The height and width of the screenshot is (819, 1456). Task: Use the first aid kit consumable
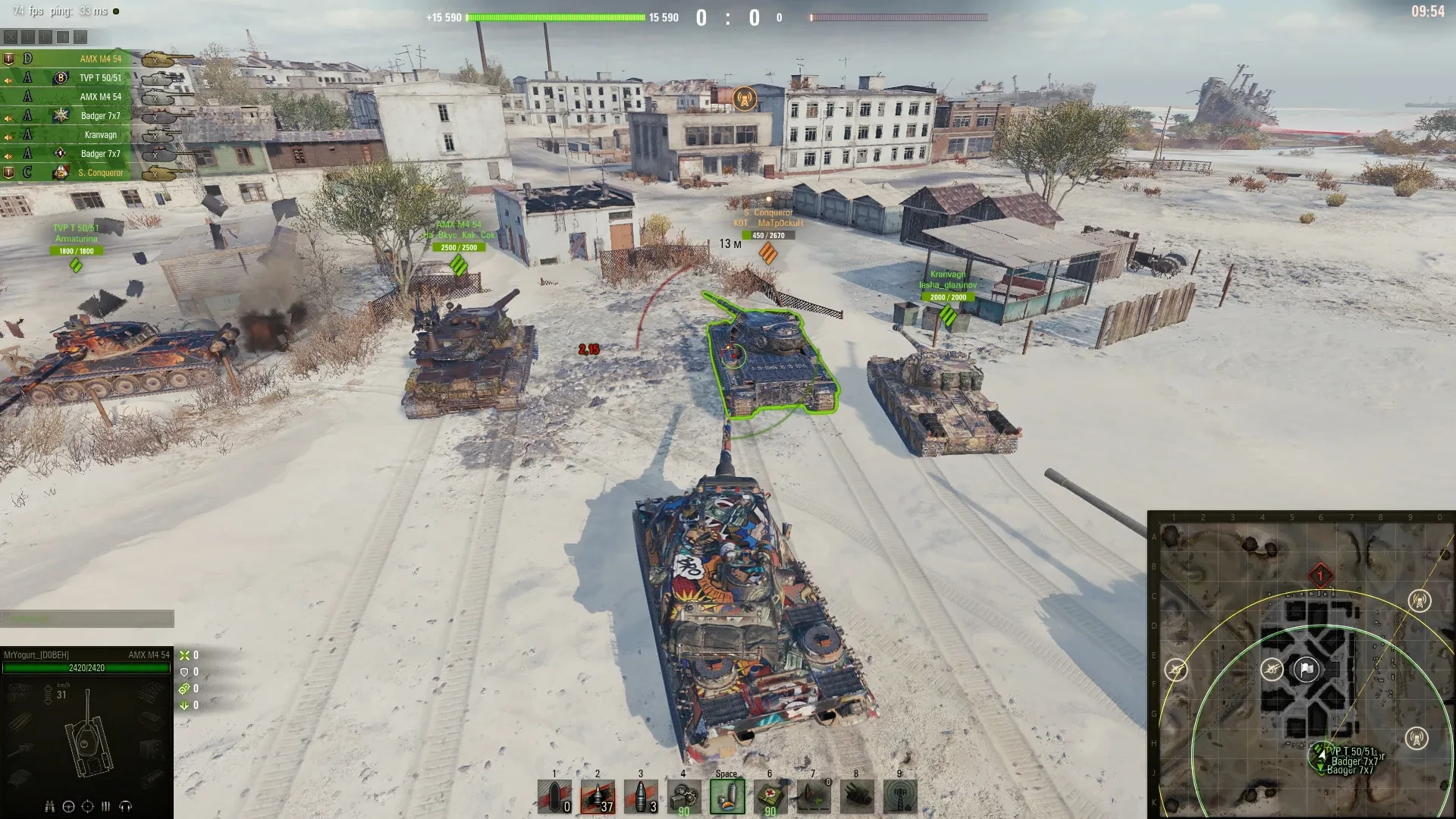point(770,797)
